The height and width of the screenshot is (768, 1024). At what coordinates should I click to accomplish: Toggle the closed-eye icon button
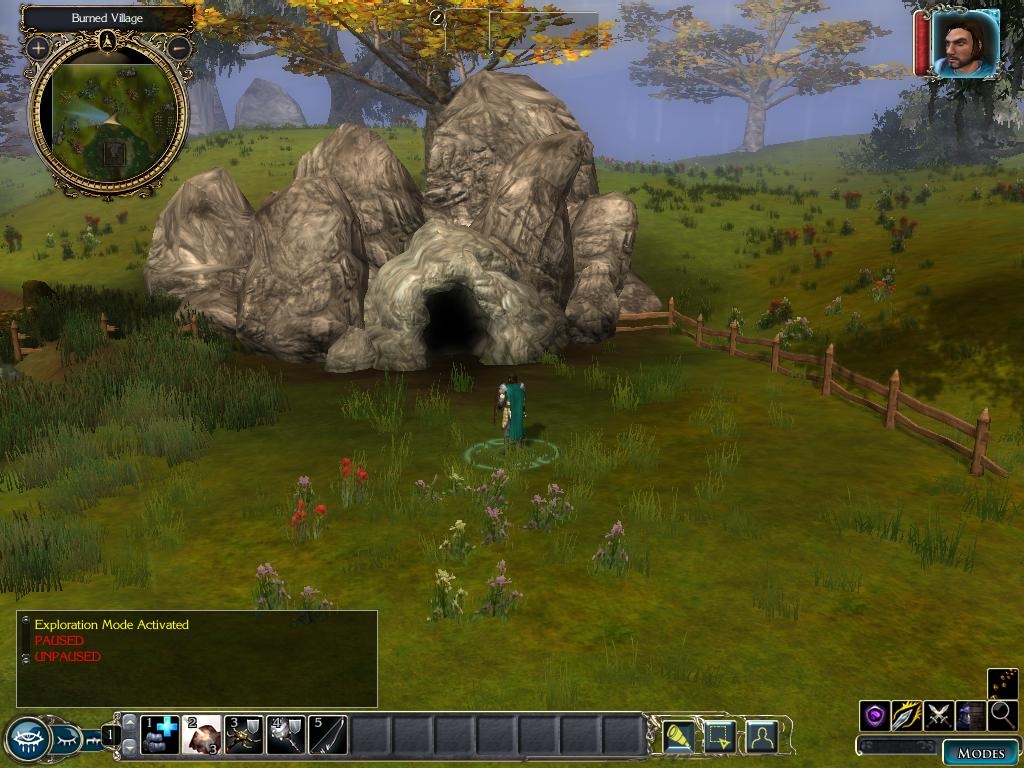(68, 739)
